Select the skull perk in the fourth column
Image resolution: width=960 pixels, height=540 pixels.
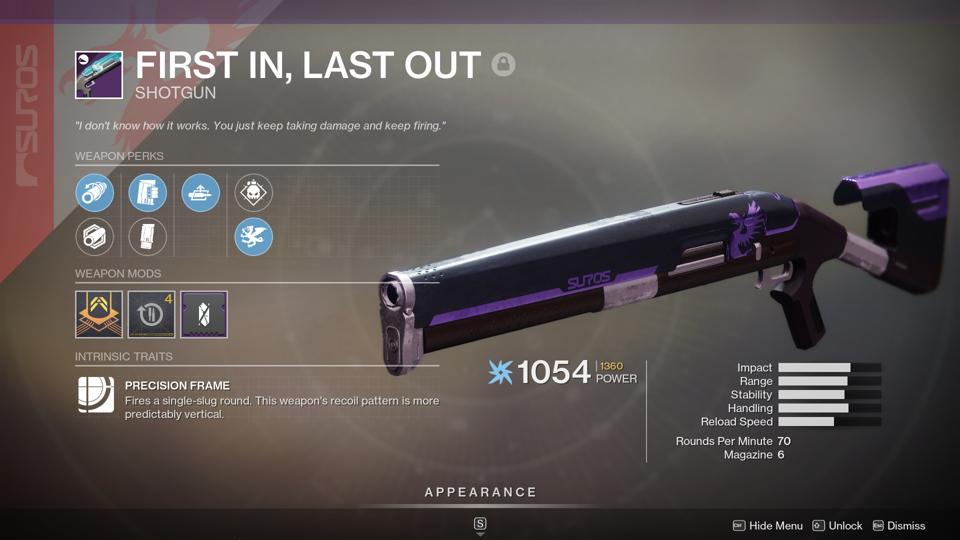coord(254,193)
